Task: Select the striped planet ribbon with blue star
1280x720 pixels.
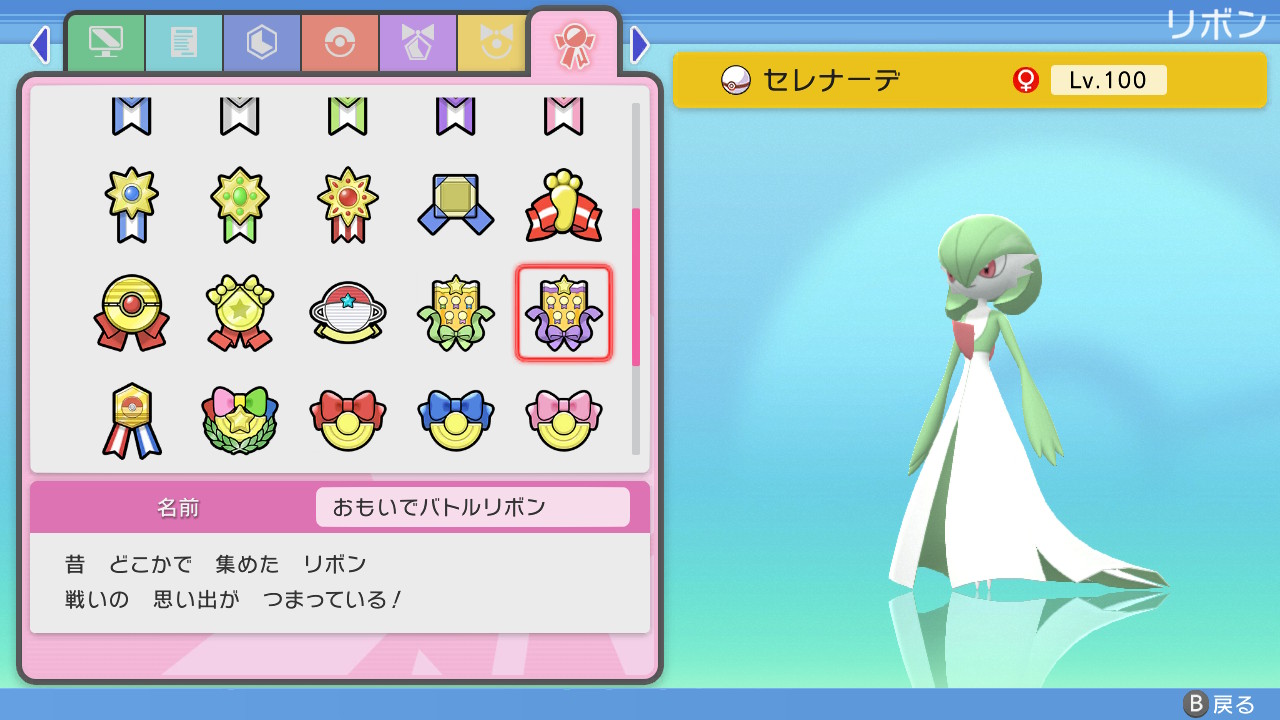Action: [347, 312]
